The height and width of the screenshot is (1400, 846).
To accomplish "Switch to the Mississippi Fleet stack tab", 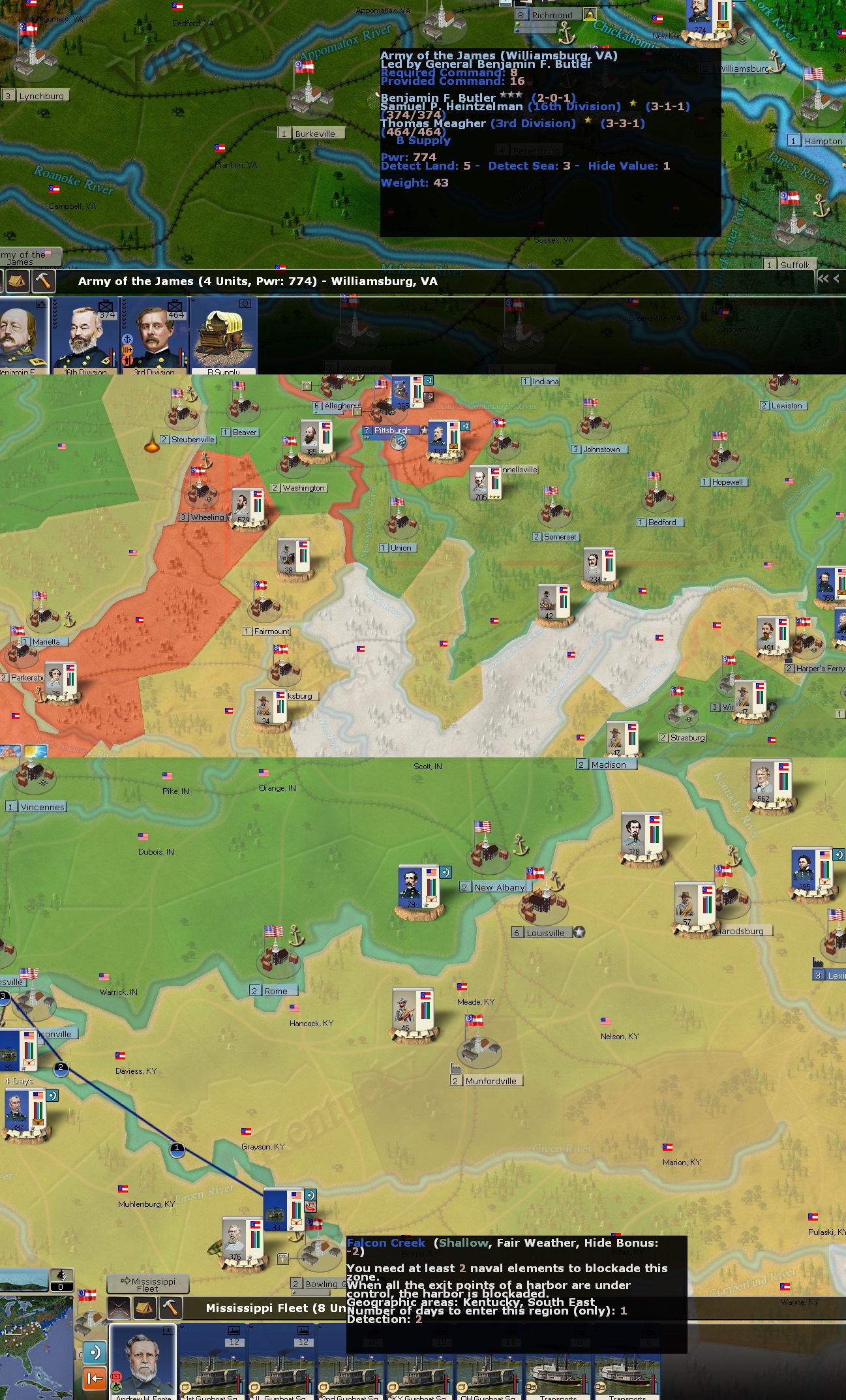I will pos(147,1283).
